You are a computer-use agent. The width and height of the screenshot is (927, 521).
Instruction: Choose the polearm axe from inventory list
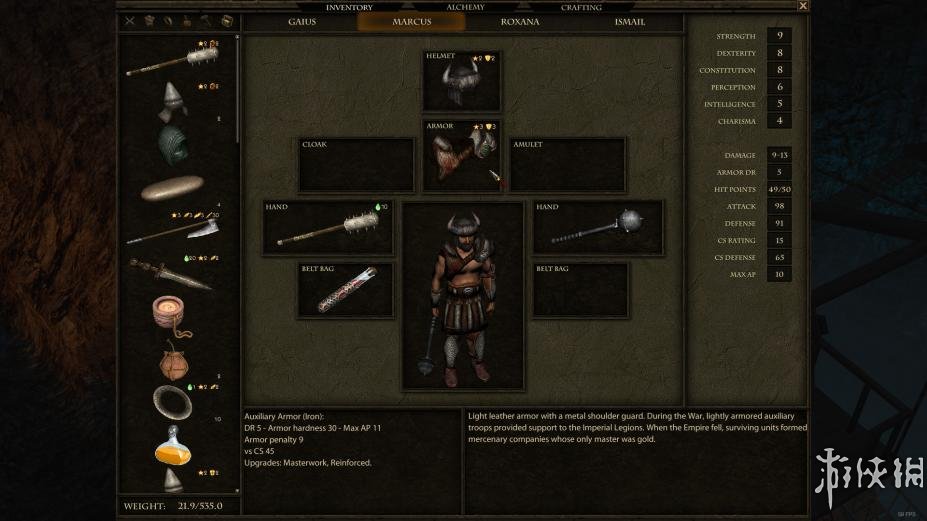(x=175, y=230)
